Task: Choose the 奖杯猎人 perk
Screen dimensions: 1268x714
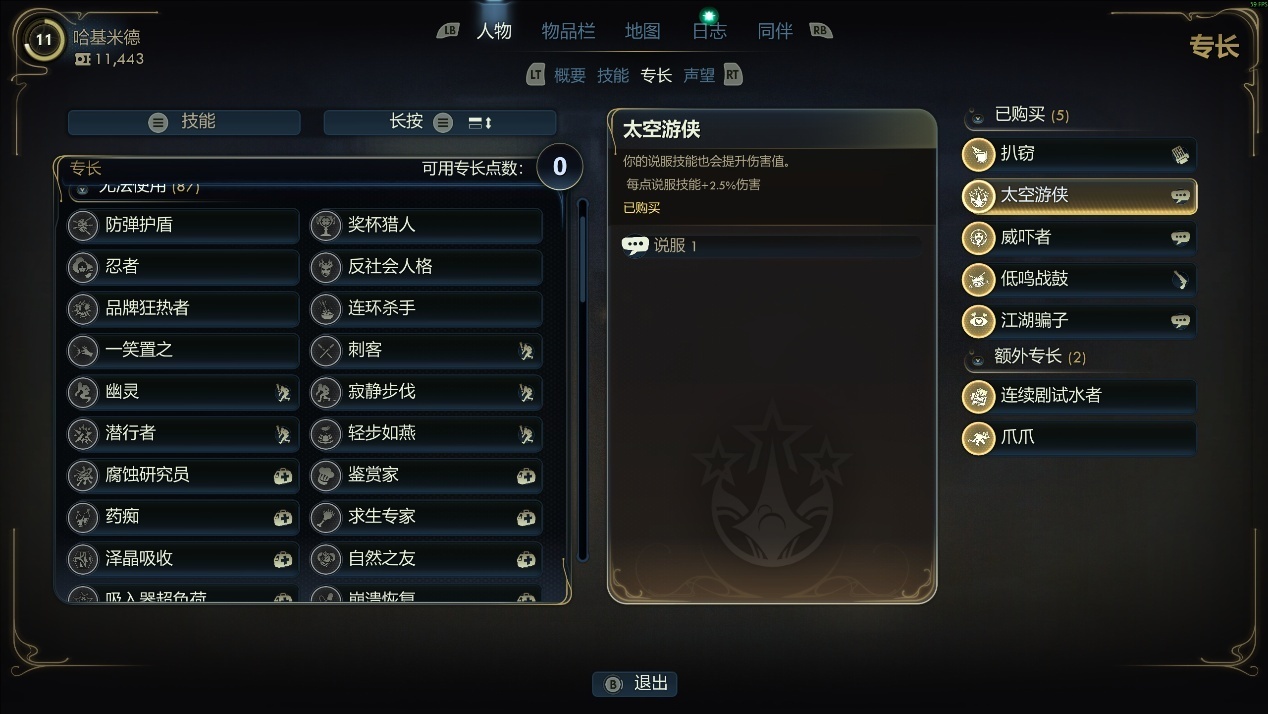Action: pyautogui.click(x=426, y=225)
